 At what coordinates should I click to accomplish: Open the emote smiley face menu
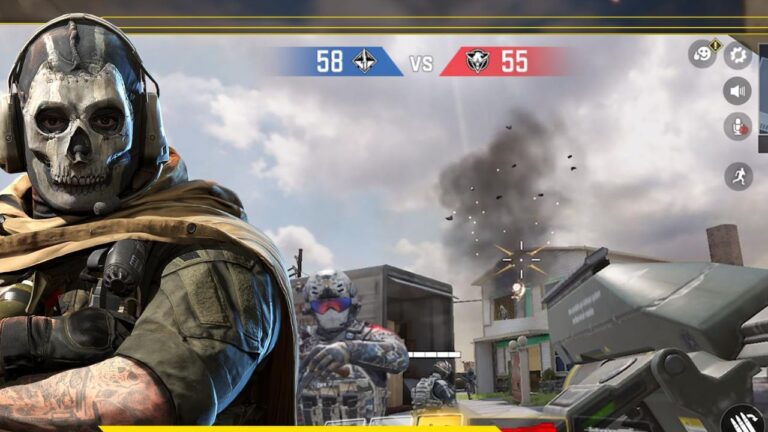click(x=702, y=54)
